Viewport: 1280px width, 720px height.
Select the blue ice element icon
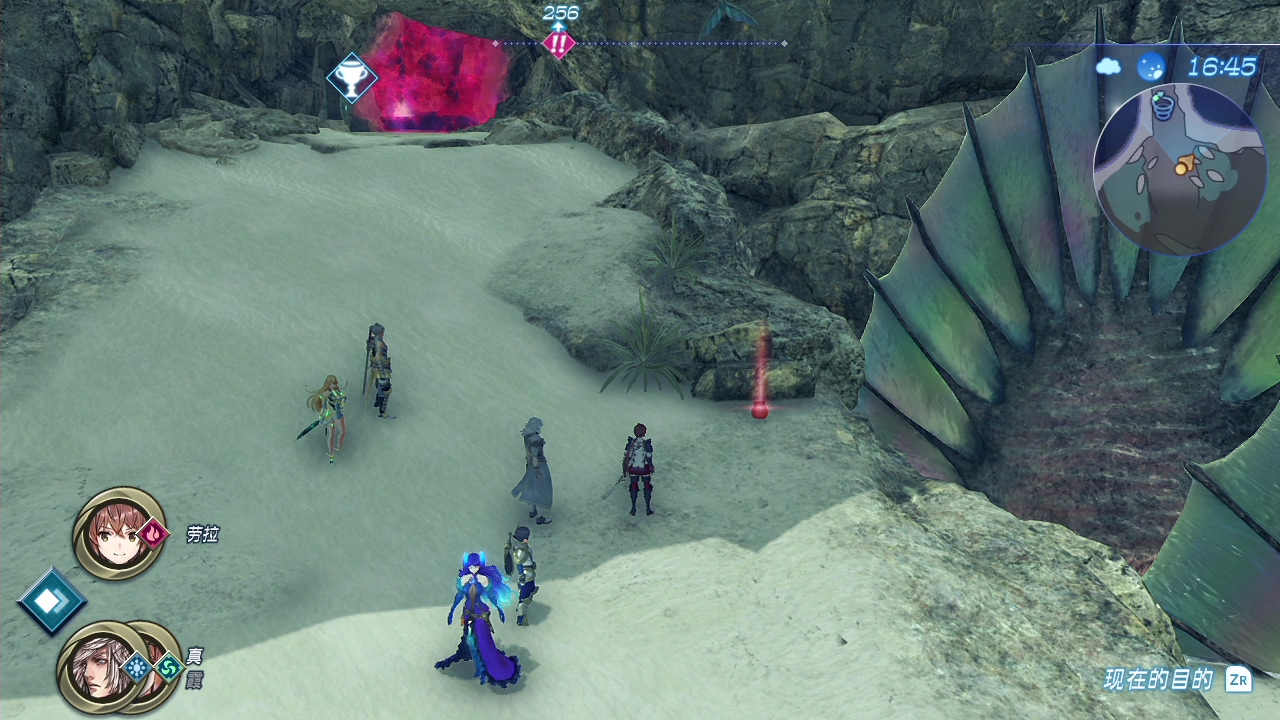tap(137, 667)
